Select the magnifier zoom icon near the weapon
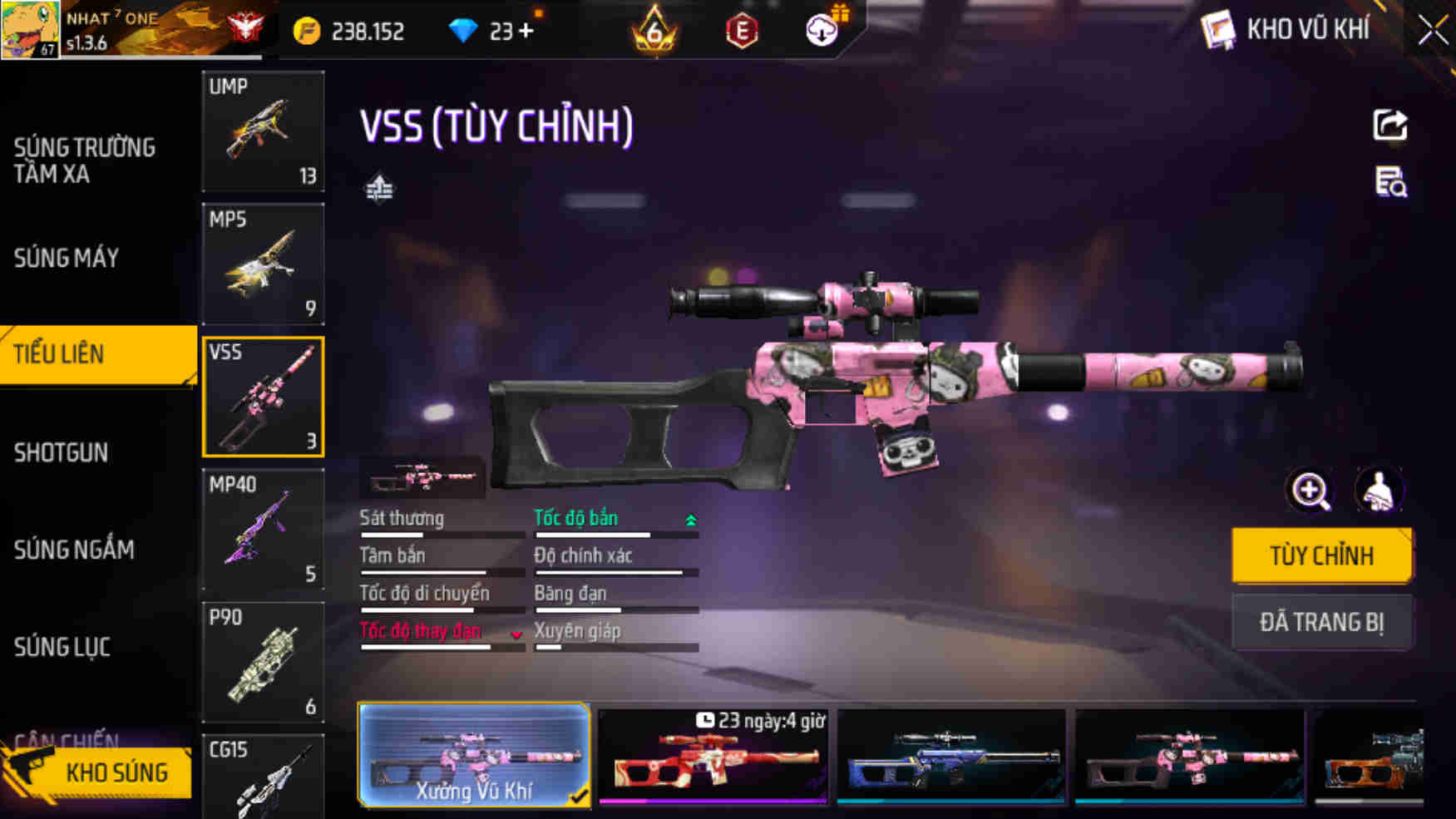 [1311, 491]
